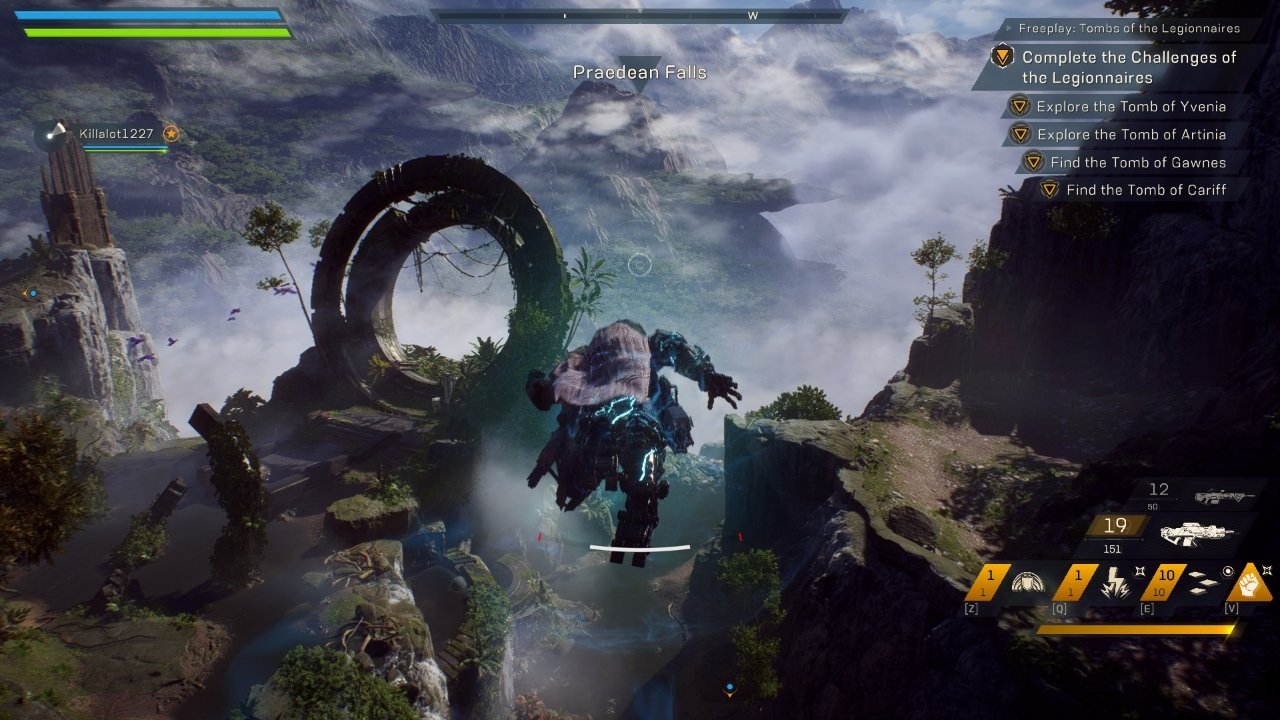
Task: Expand Complete the Challenges of the Legionnaires
Action: [1130, 68]
